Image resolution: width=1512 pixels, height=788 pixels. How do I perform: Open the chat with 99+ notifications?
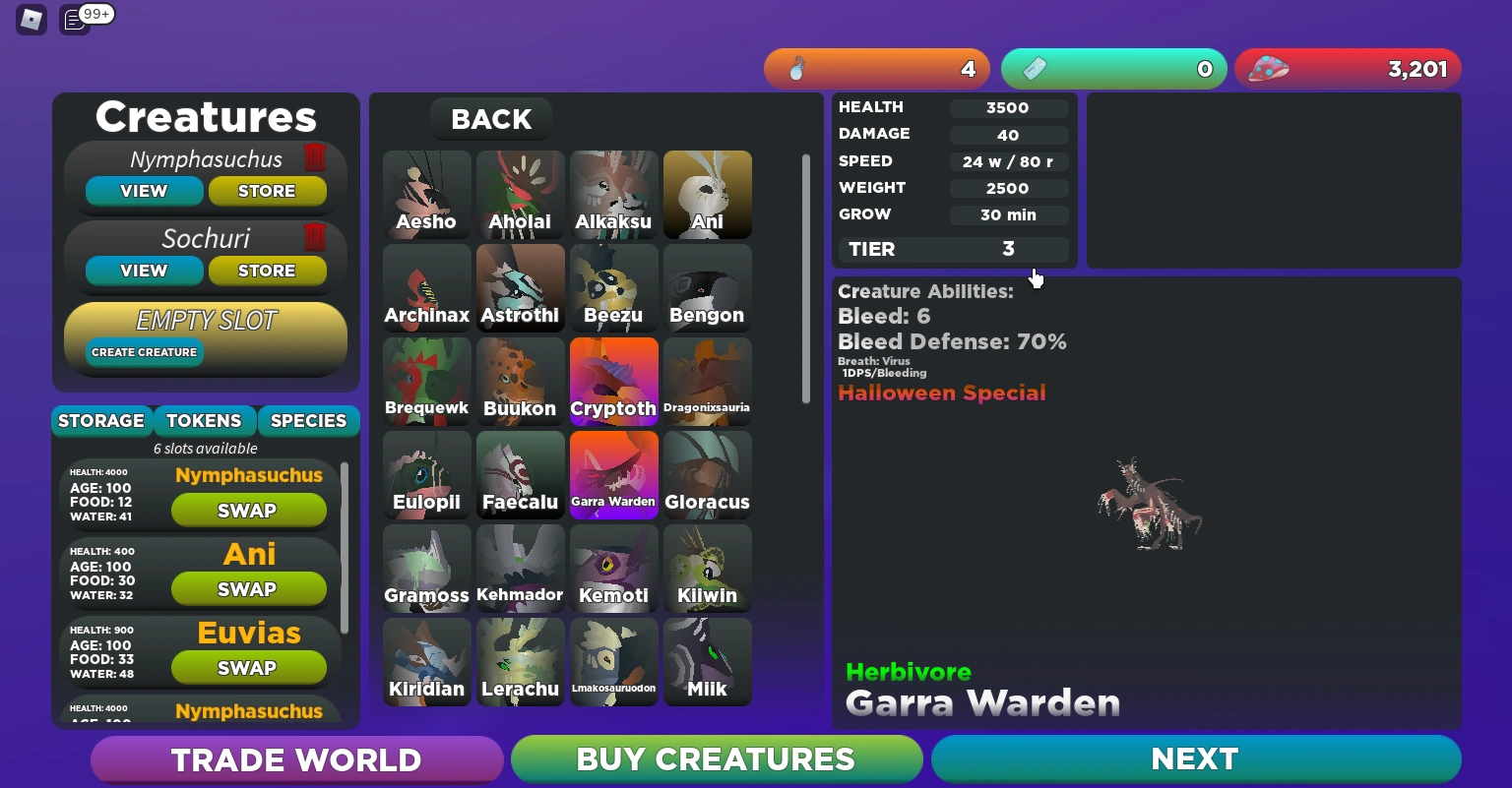coord(74,19)
